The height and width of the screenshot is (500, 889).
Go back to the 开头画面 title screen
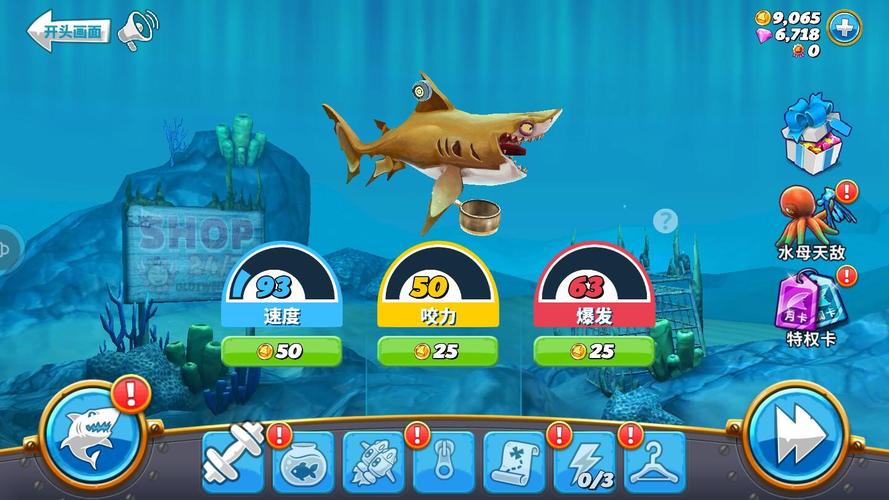point(68,31)
